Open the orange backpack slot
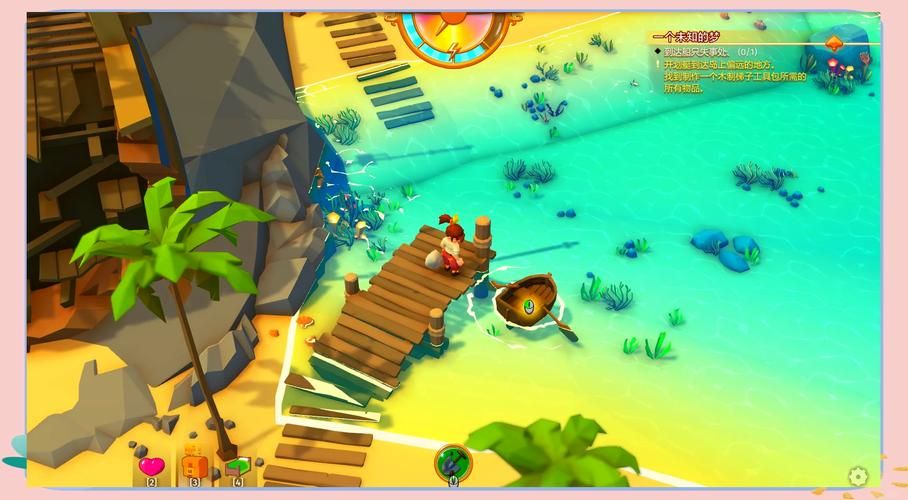Viewport: 908px width, 500px height. (x=195, y=465)
